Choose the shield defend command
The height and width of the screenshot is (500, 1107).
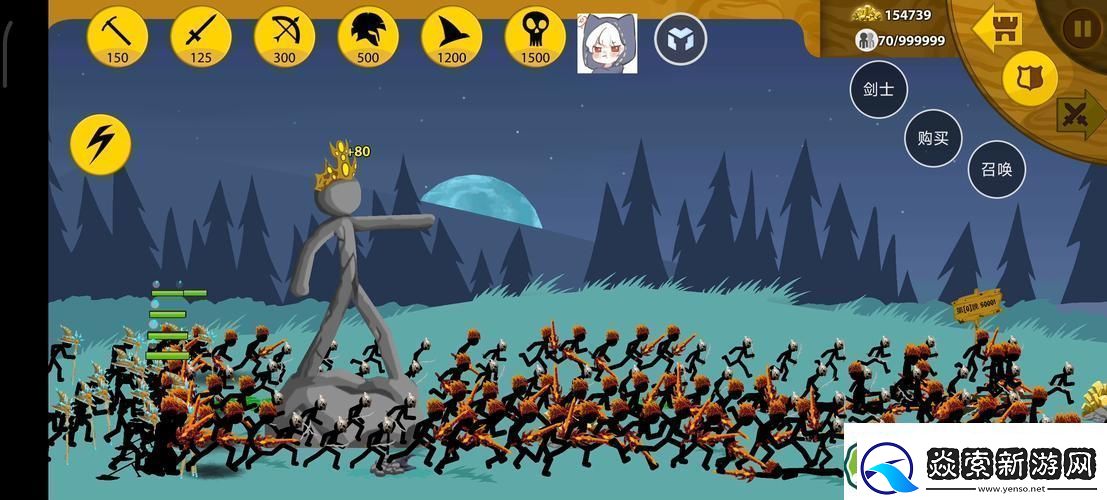tap(1029, 78)
